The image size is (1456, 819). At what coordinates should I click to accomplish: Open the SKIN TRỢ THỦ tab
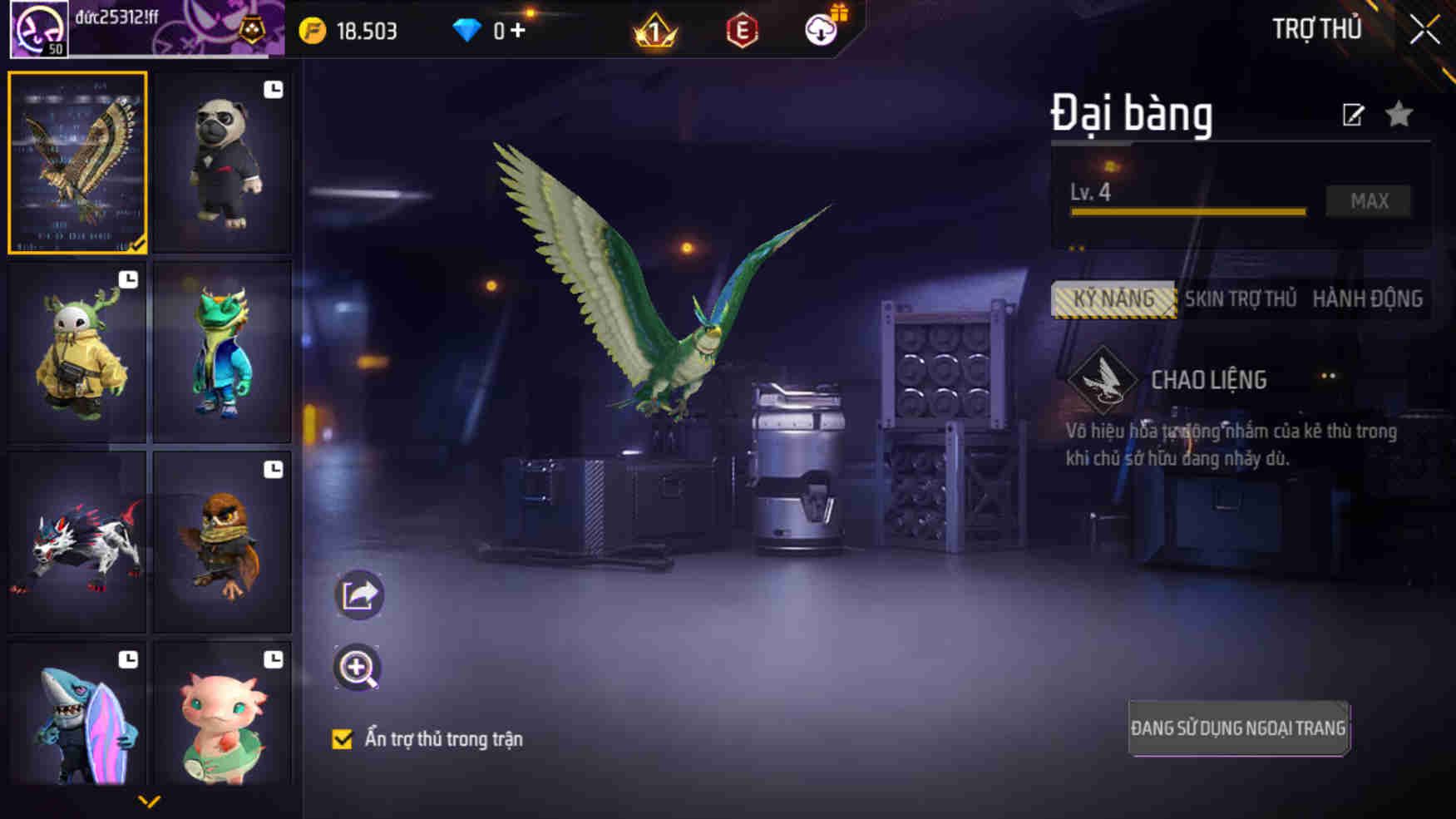click(1240, 299)
